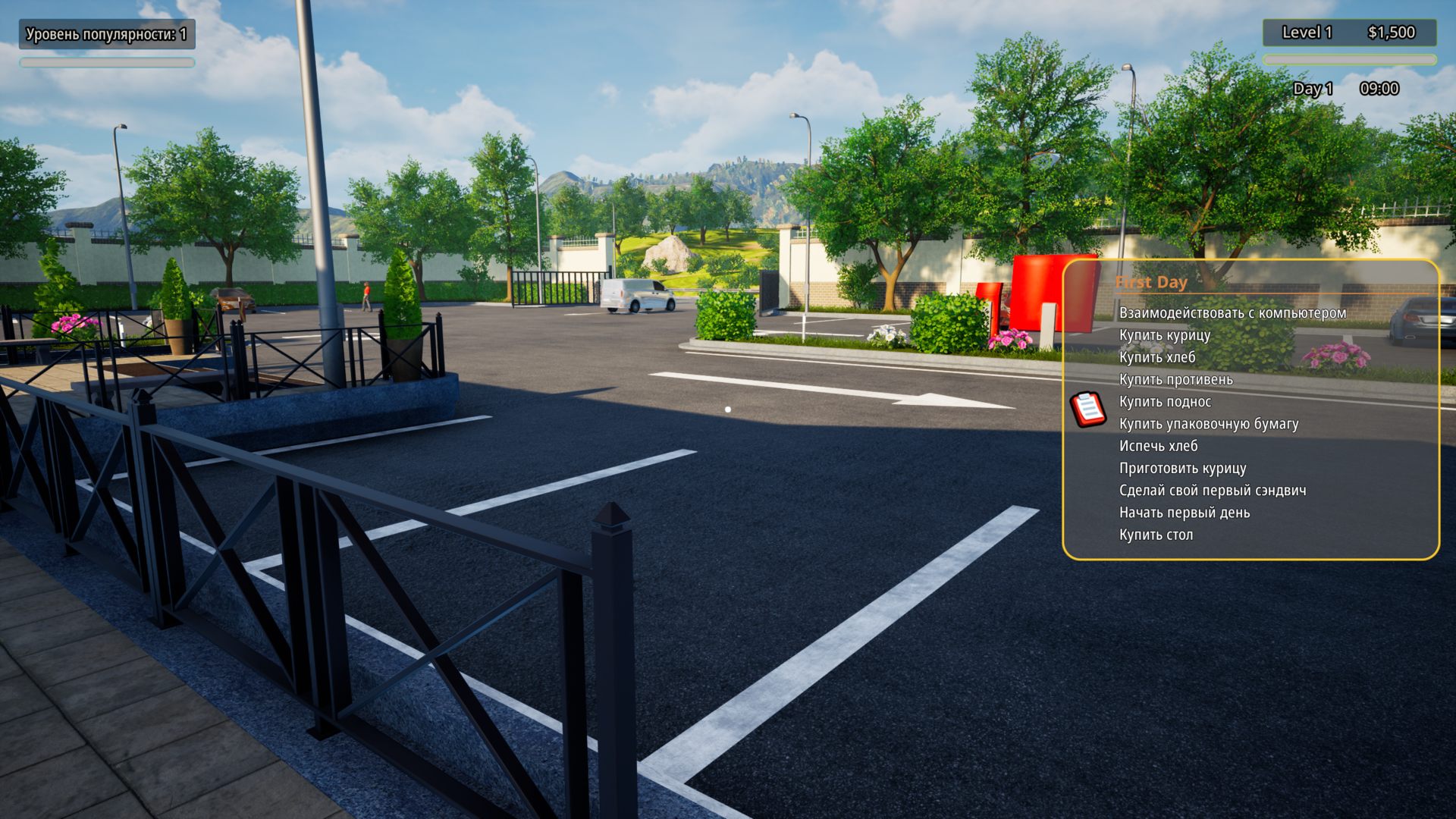Viewport: 1456px width, 819px height.
Task: Select objective "Взаимодействовать с компьютером"
Action: 1232,312
